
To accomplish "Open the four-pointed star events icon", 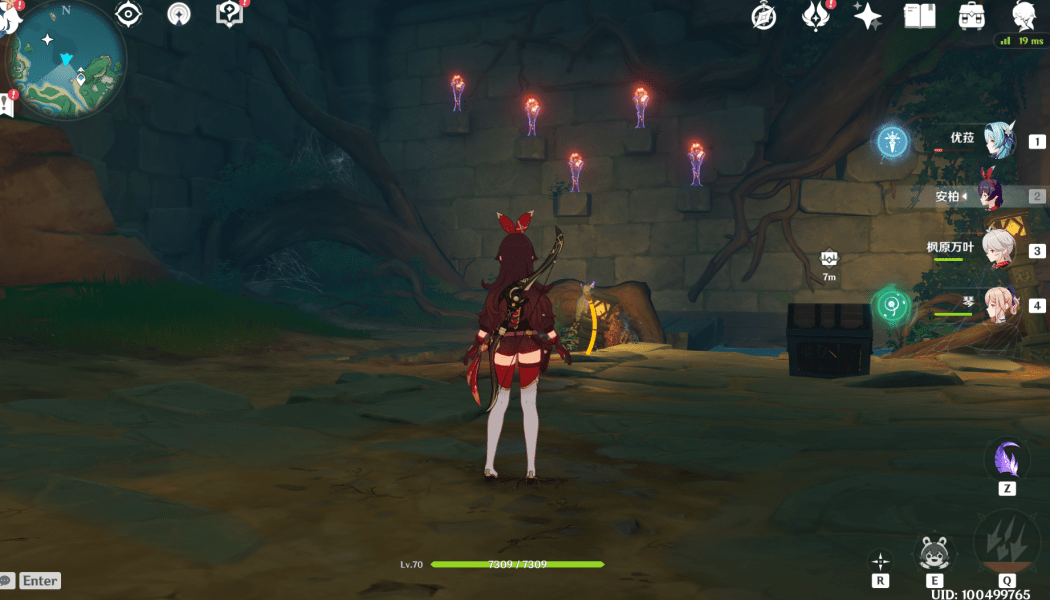I will [867, 16].
